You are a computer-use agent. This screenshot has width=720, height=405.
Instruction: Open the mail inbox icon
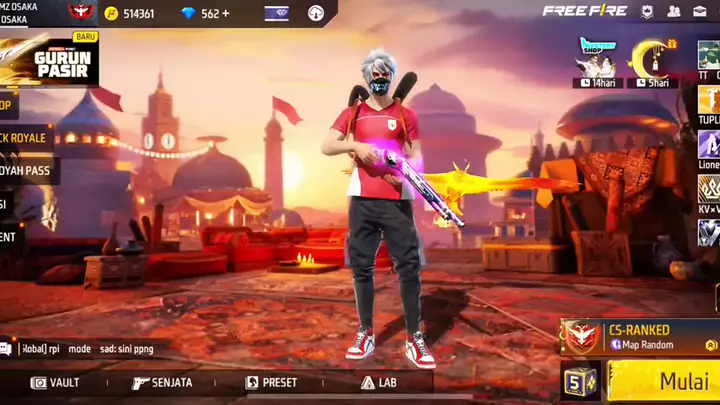pos(700,11)
